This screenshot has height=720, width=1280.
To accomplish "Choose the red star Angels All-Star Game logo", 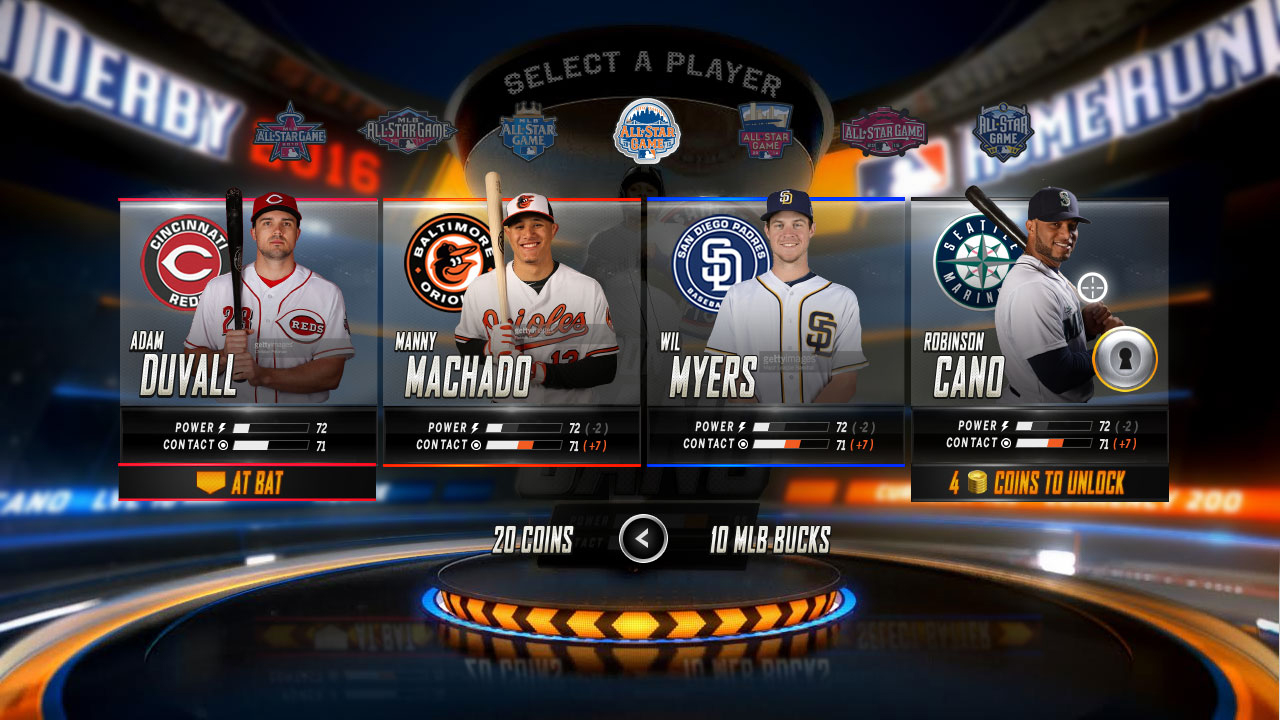I will coord(289,132).
